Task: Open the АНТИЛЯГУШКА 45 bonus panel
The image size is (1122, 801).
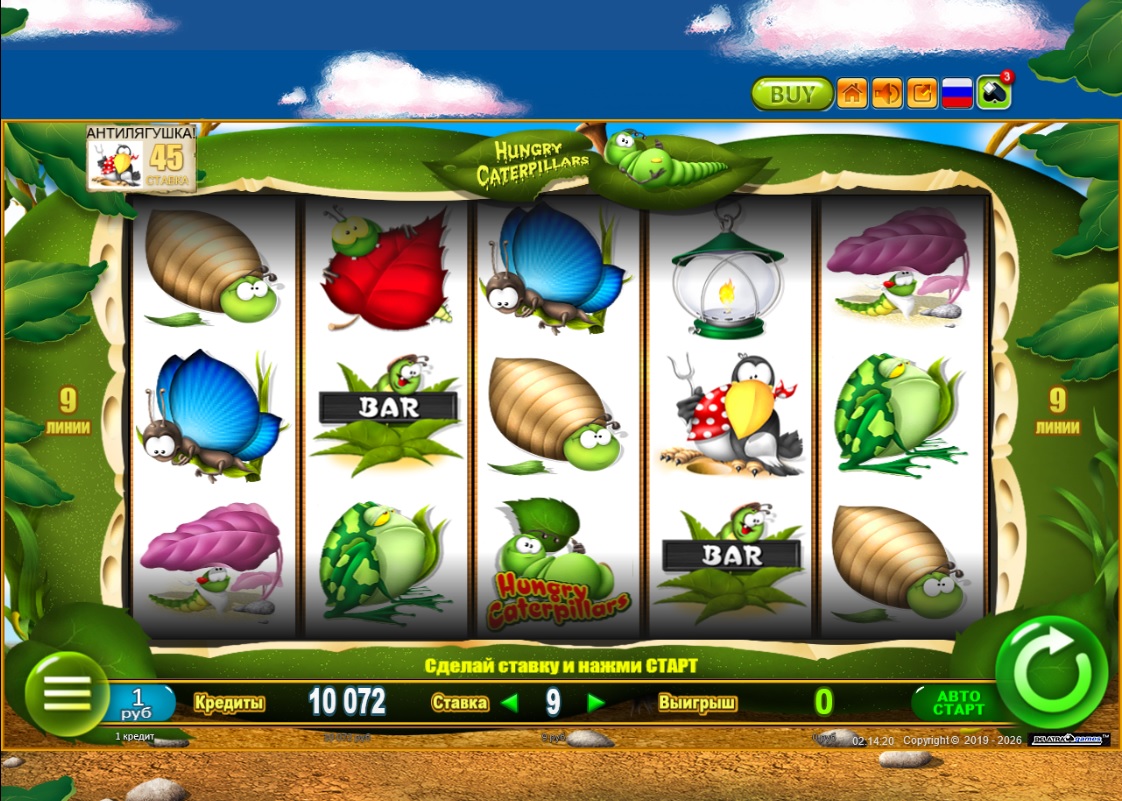Action: coord(140,158)
